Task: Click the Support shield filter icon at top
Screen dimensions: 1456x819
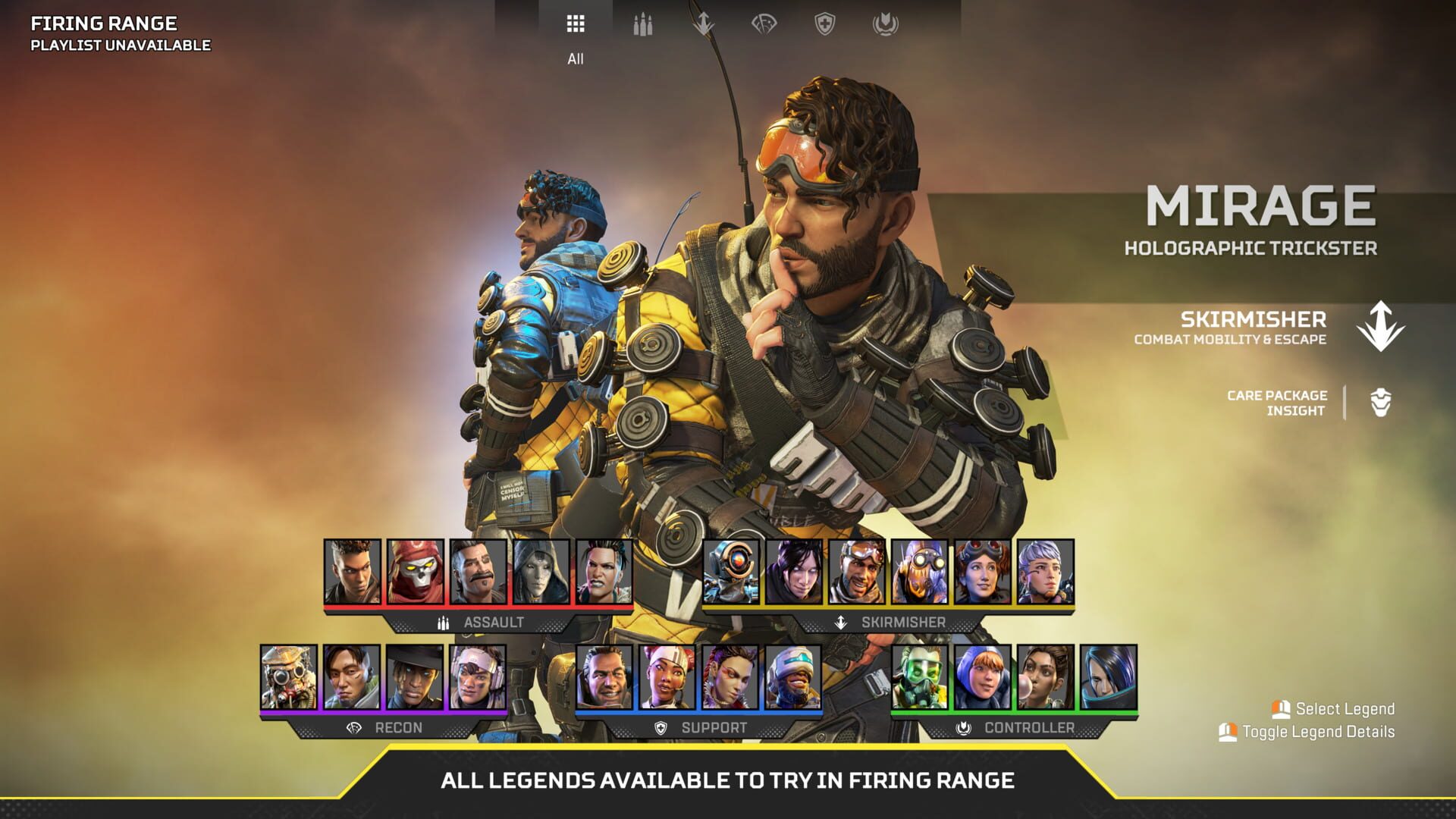Action: pyautogui.click(x=826, y=24)
